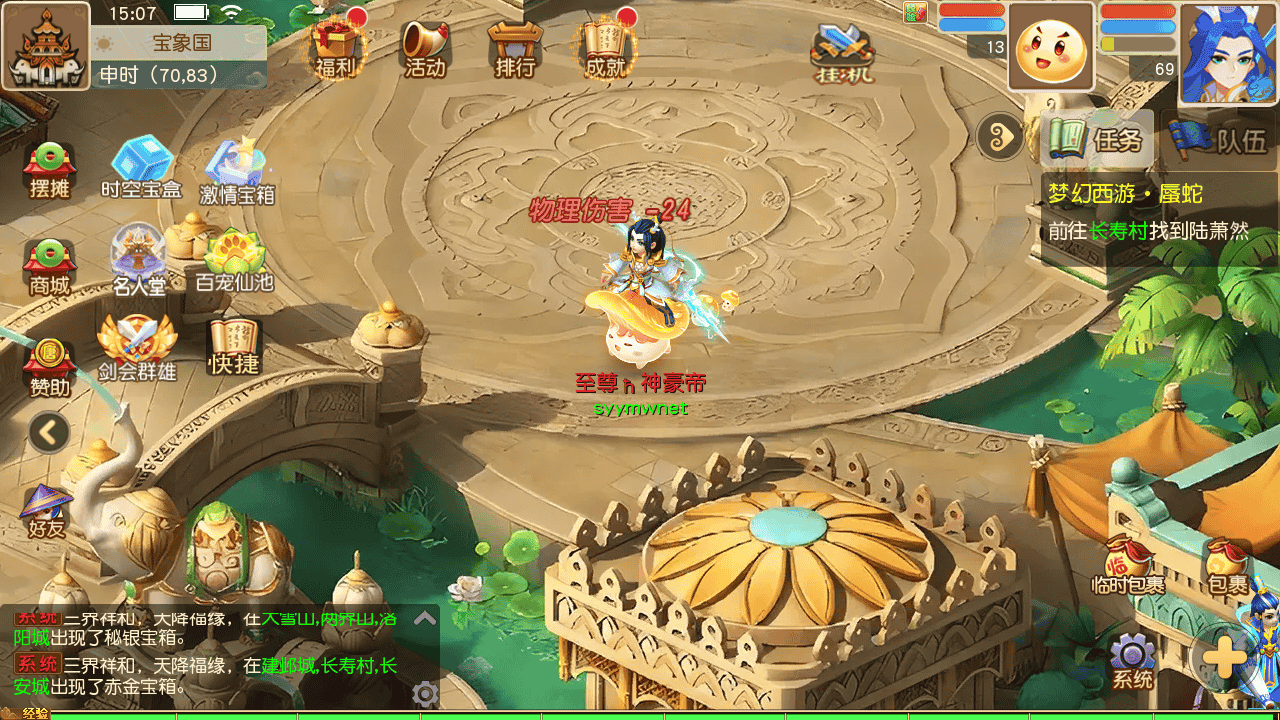Screen dimensions: 1280x720
Task: Switch to the 队伍 team tab
Action: click(x=1221, y=139)
